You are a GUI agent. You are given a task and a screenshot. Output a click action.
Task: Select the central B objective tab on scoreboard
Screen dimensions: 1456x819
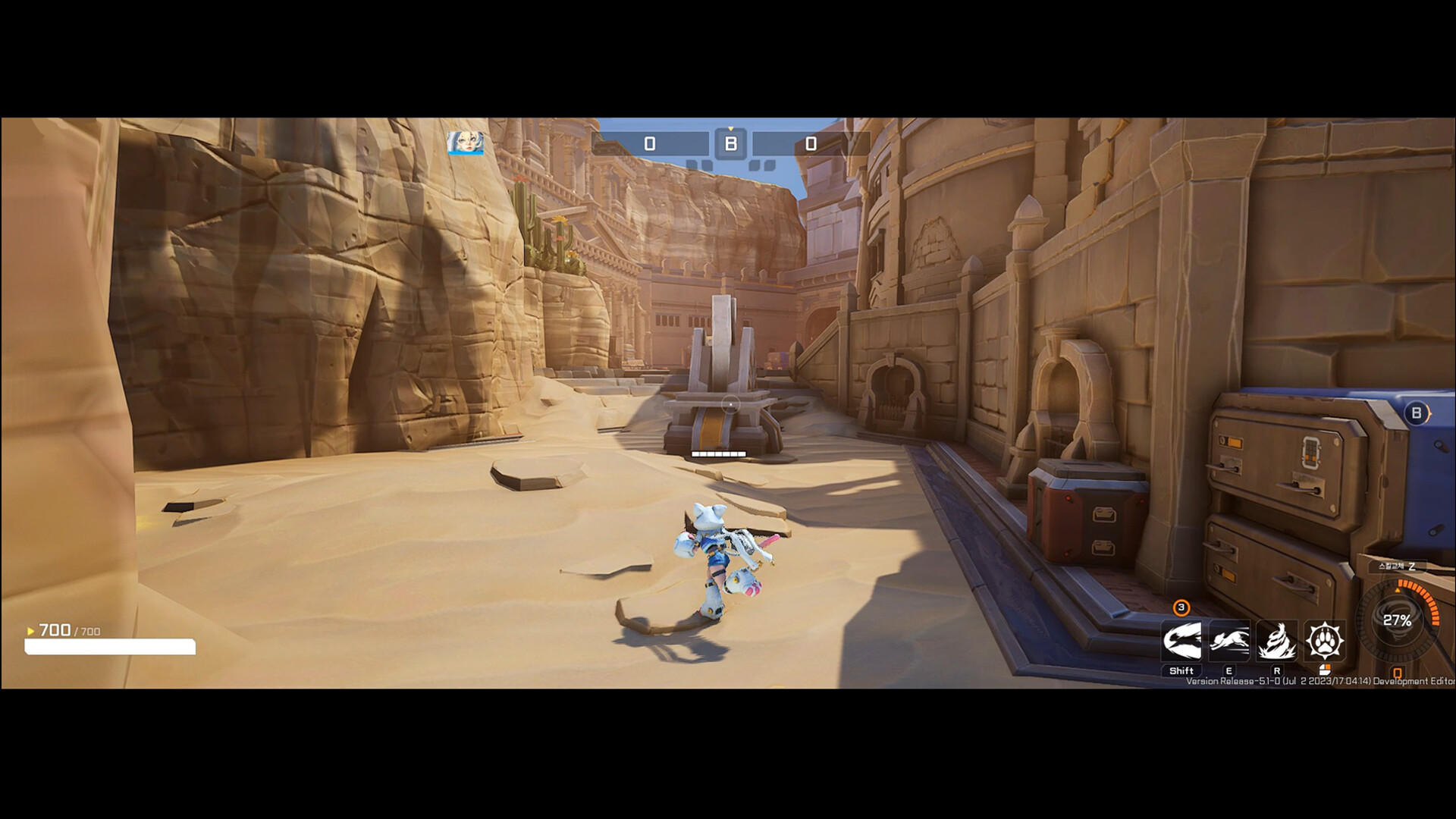[731, 144]
